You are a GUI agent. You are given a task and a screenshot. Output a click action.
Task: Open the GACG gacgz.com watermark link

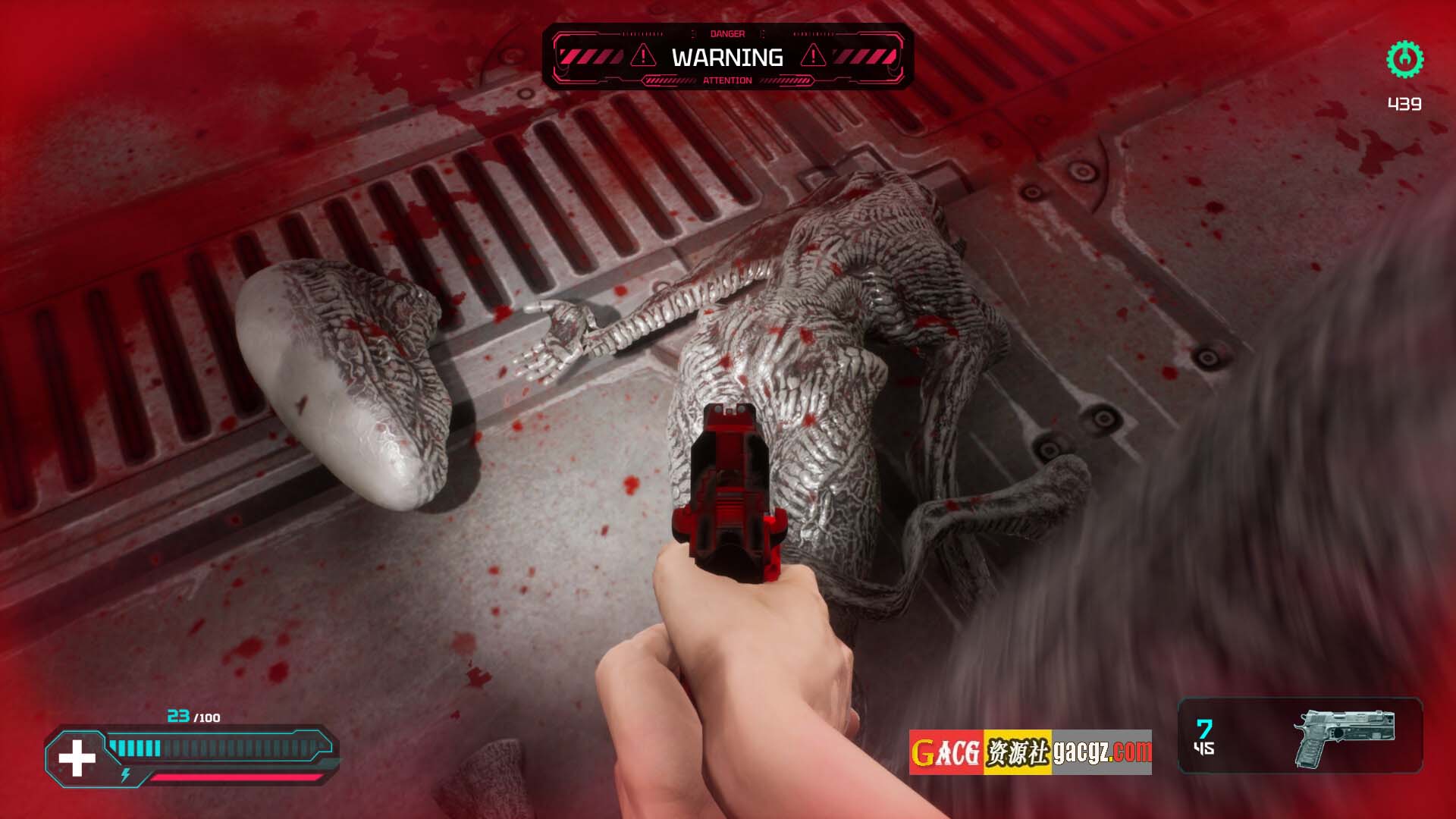coord(1030,752)
